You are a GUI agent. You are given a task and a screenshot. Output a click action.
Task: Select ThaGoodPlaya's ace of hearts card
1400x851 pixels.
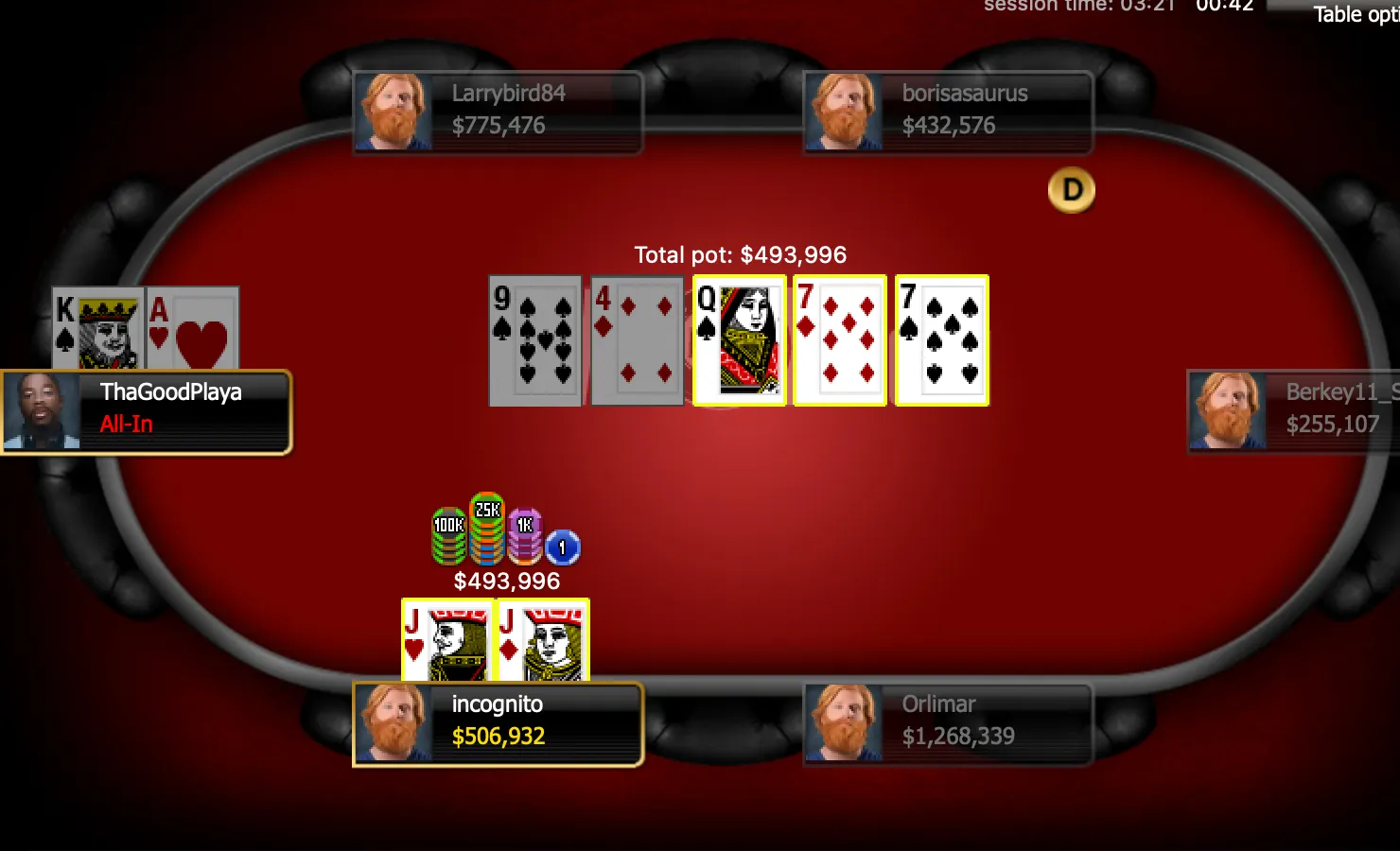[193, 328]
